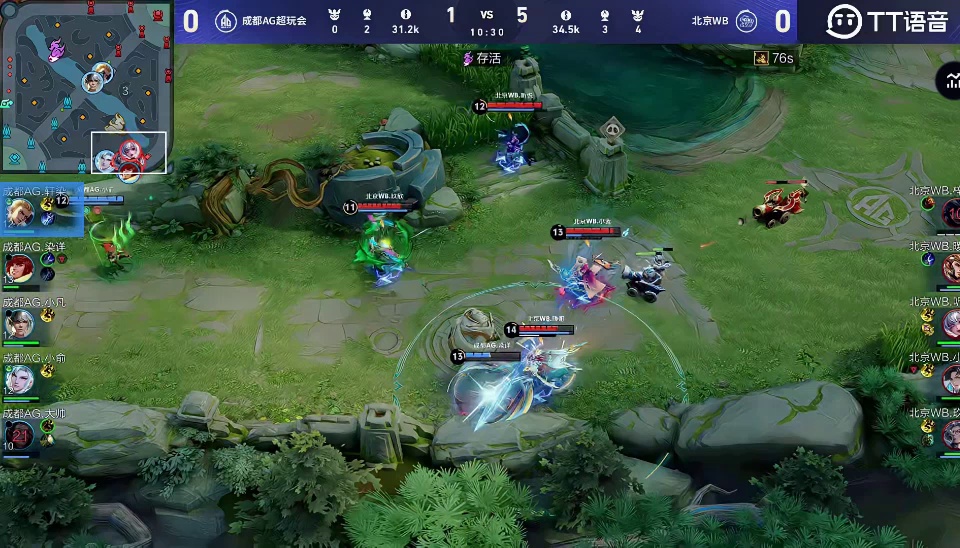960x548 pixels.
Task: Select player 成都AG.染详's red-haired portrait
Action: coord(19,267)
